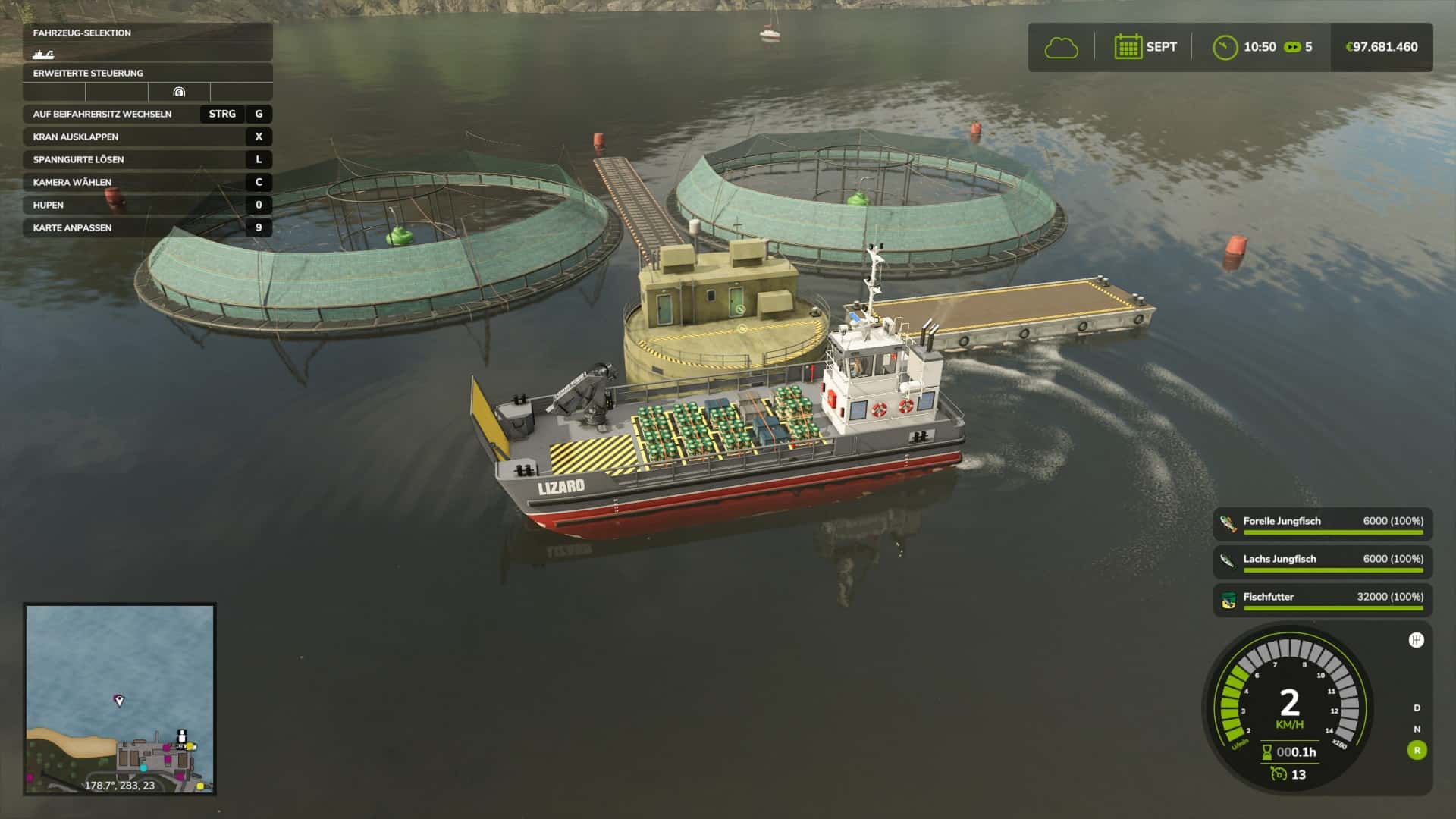The image size is (1456, 819).
Task: Open the SEPT calendar icon
Action: [x=1128, y=47]
